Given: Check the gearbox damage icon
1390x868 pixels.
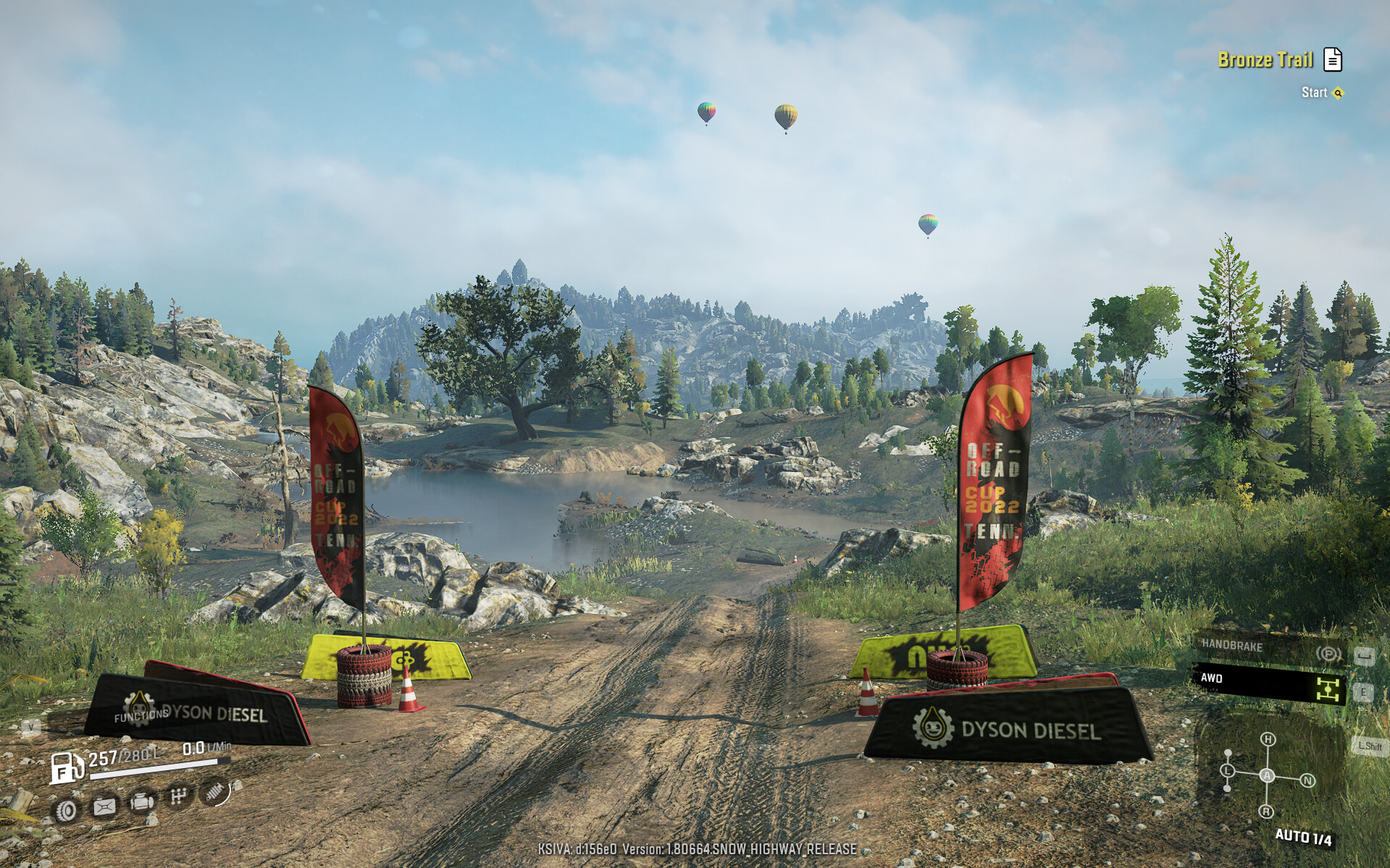Looking at the screenshot, I should 178,797.
